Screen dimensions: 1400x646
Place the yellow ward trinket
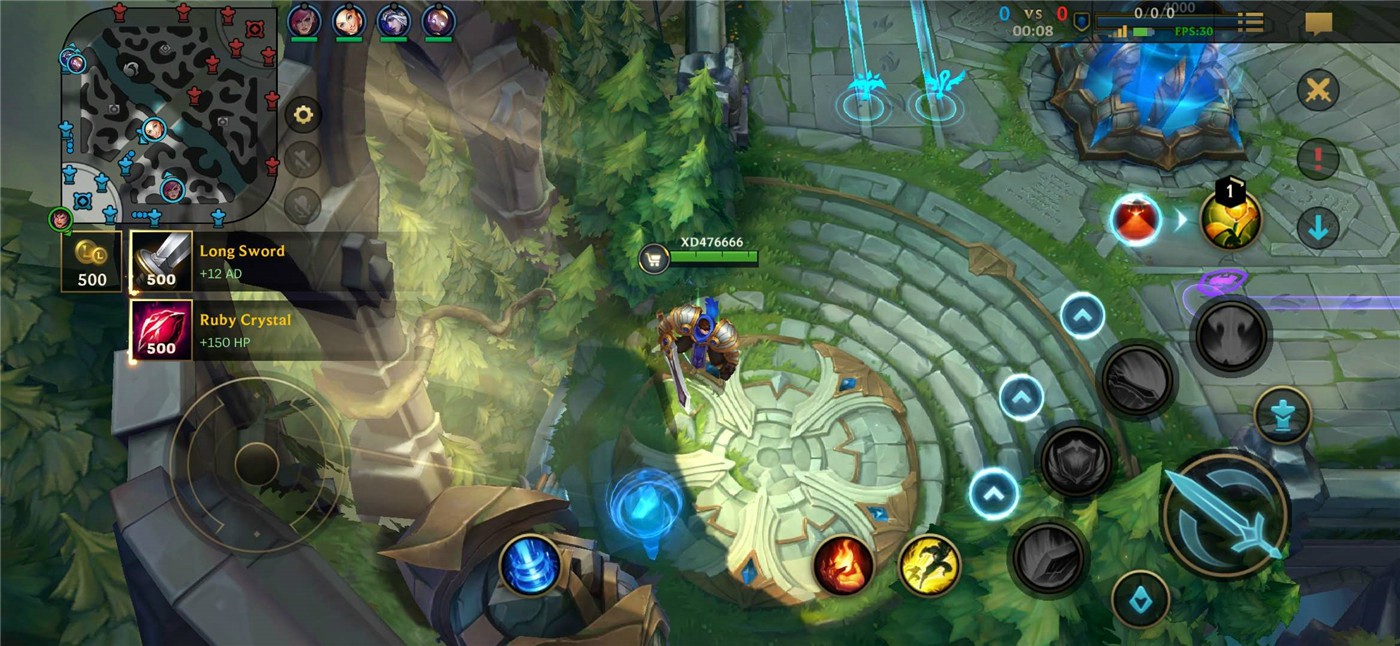[x=1230, y=220]
